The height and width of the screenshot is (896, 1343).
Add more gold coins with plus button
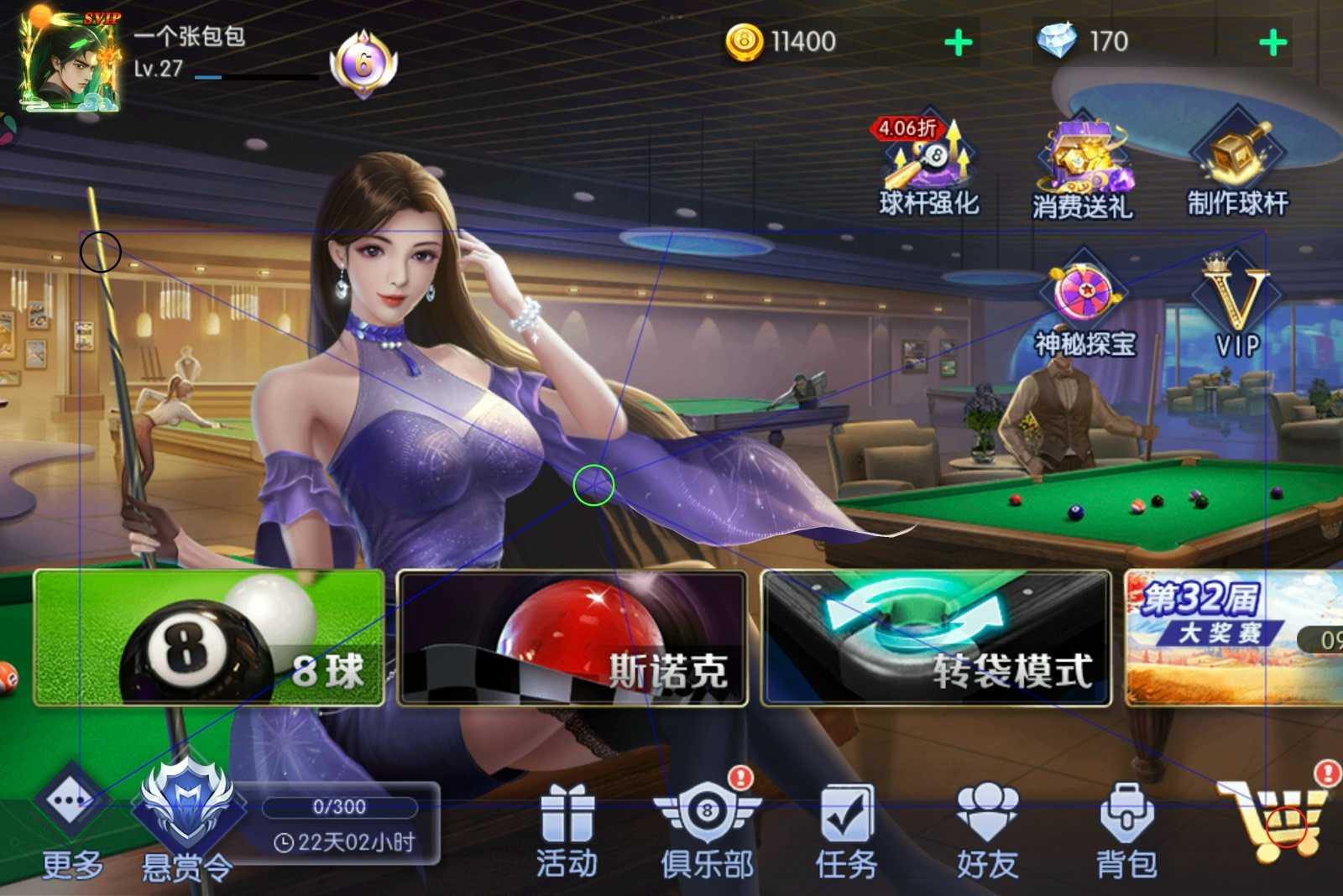pyautogui.click(x=958, y=42)
